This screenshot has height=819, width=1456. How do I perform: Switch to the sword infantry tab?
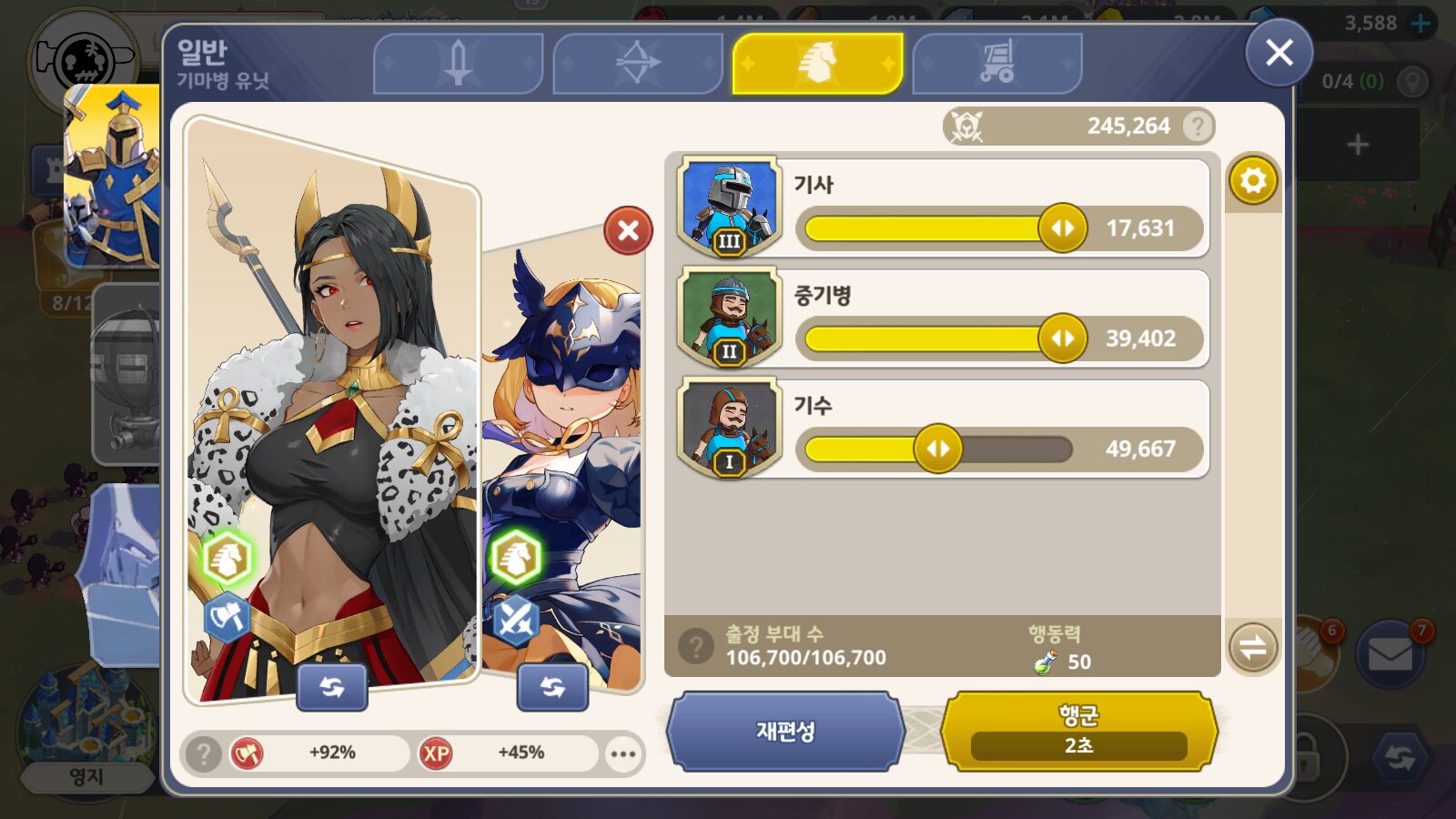[x=458, y=63]
